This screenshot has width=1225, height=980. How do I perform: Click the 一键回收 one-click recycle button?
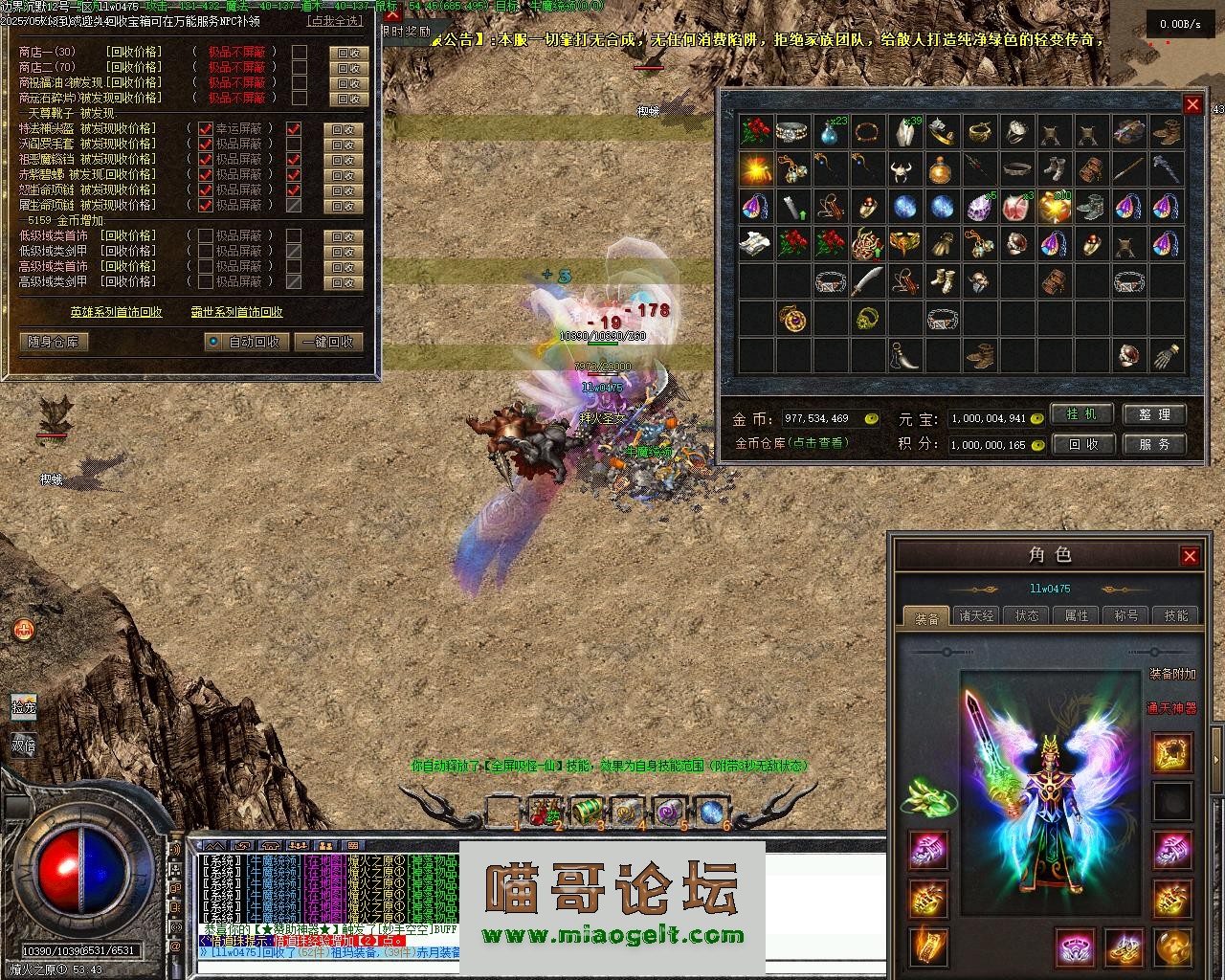pos(328,342)
